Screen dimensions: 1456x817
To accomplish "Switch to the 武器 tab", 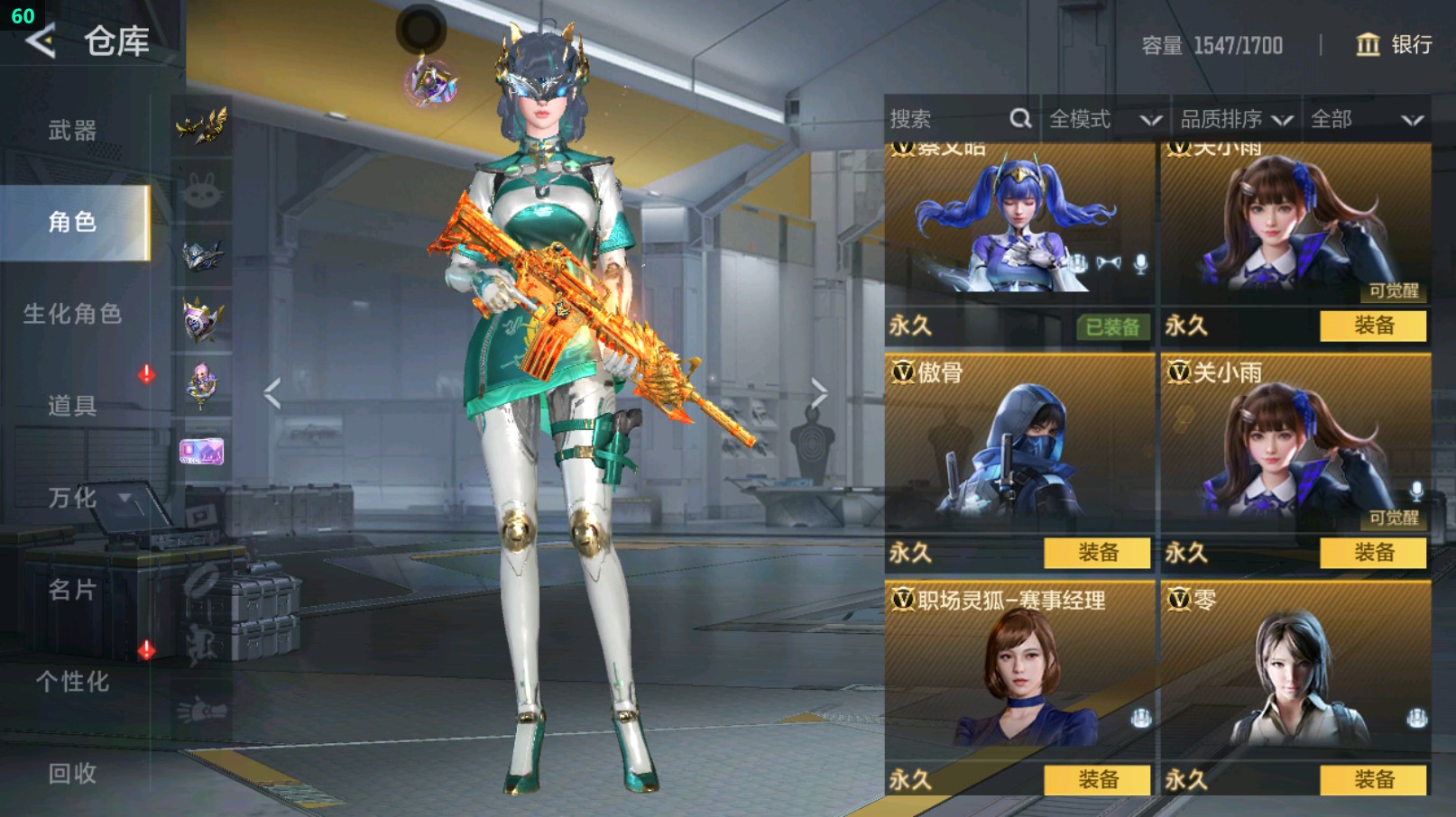I will click(x=72, y=131).
